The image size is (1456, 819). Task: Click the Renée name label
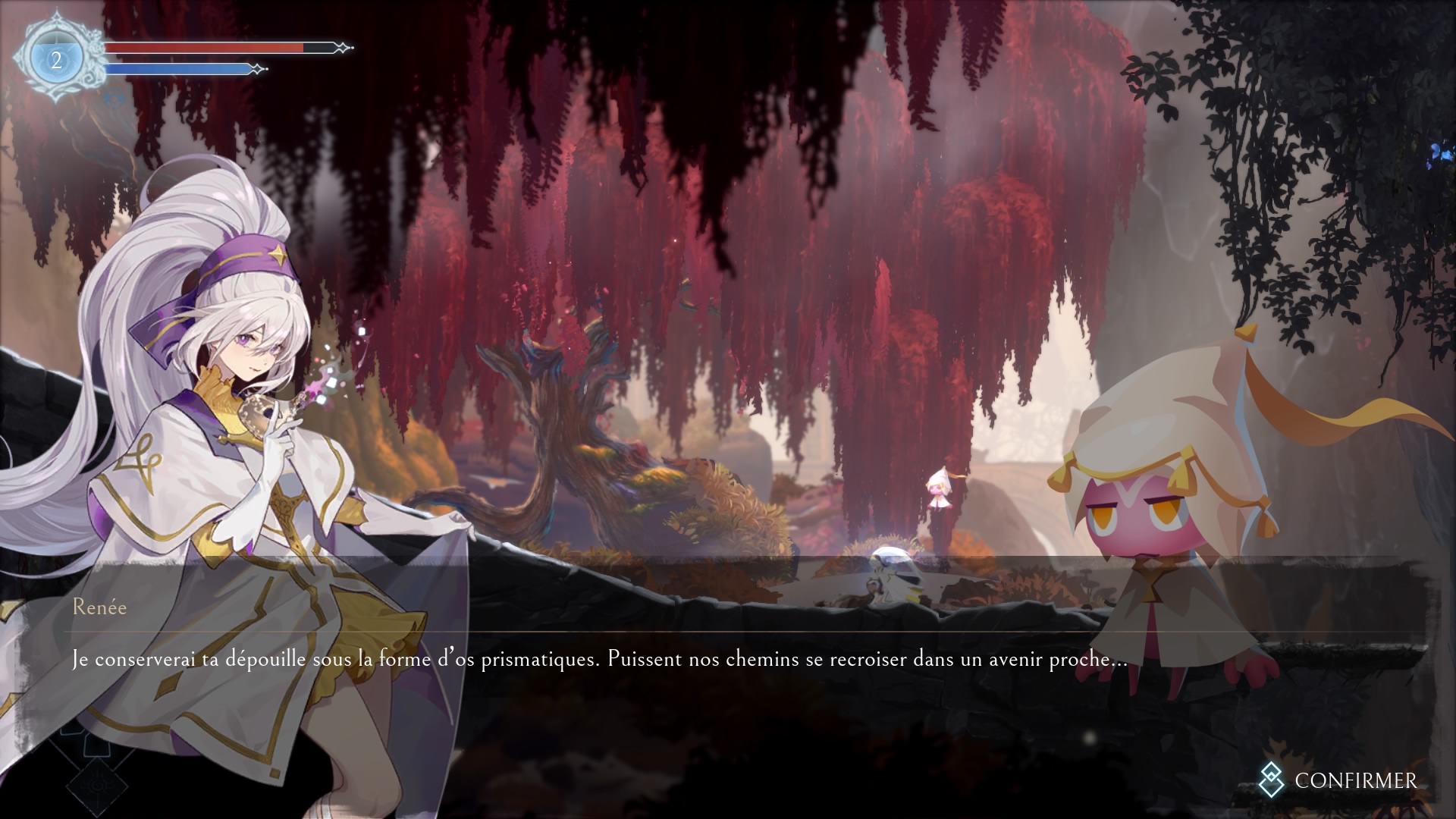99,607
